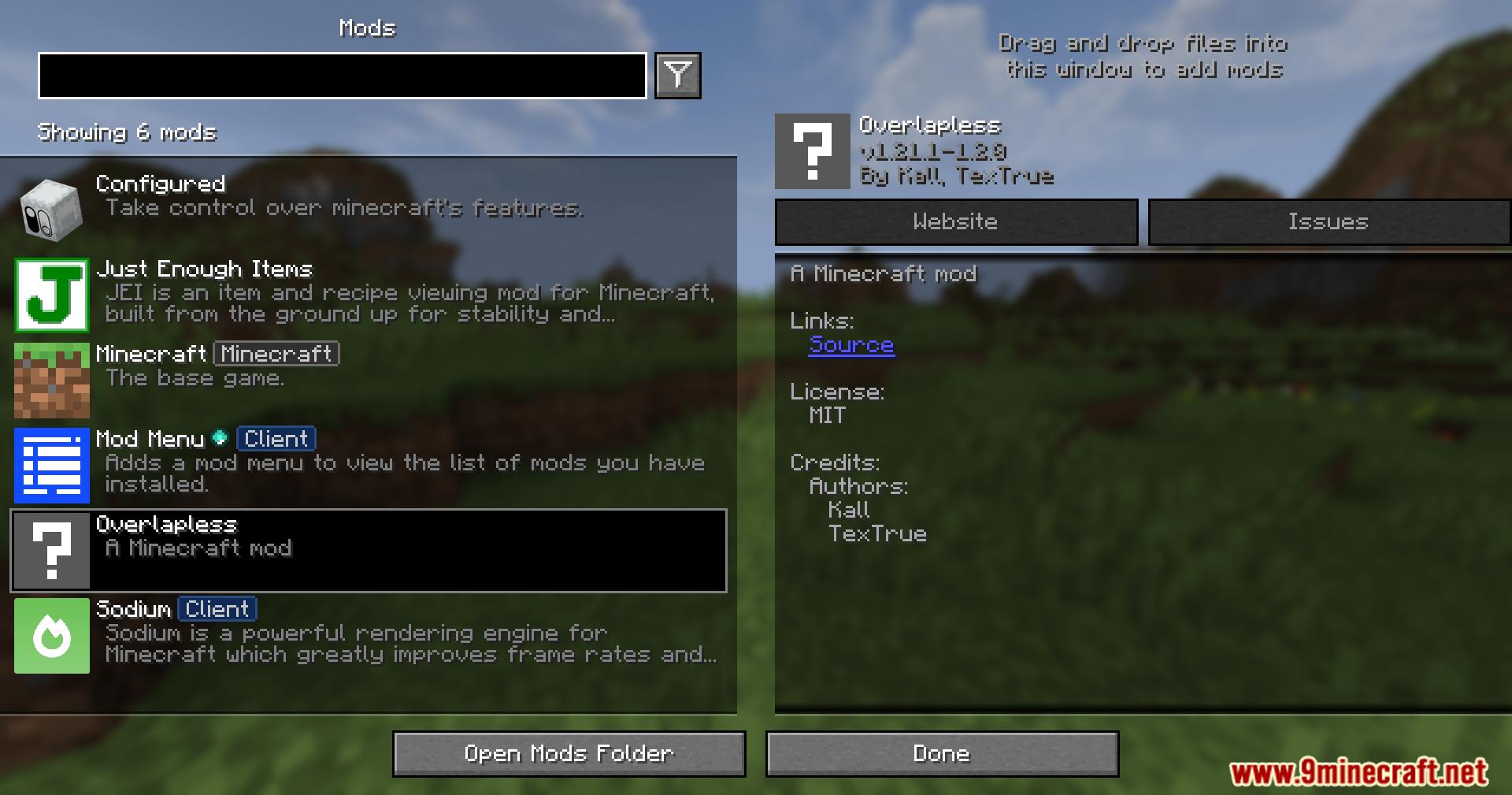Viewport: 1512px width, 795px height.
Task: Toggle the Client badge on Mod Menu
Action: click(276, 439)
